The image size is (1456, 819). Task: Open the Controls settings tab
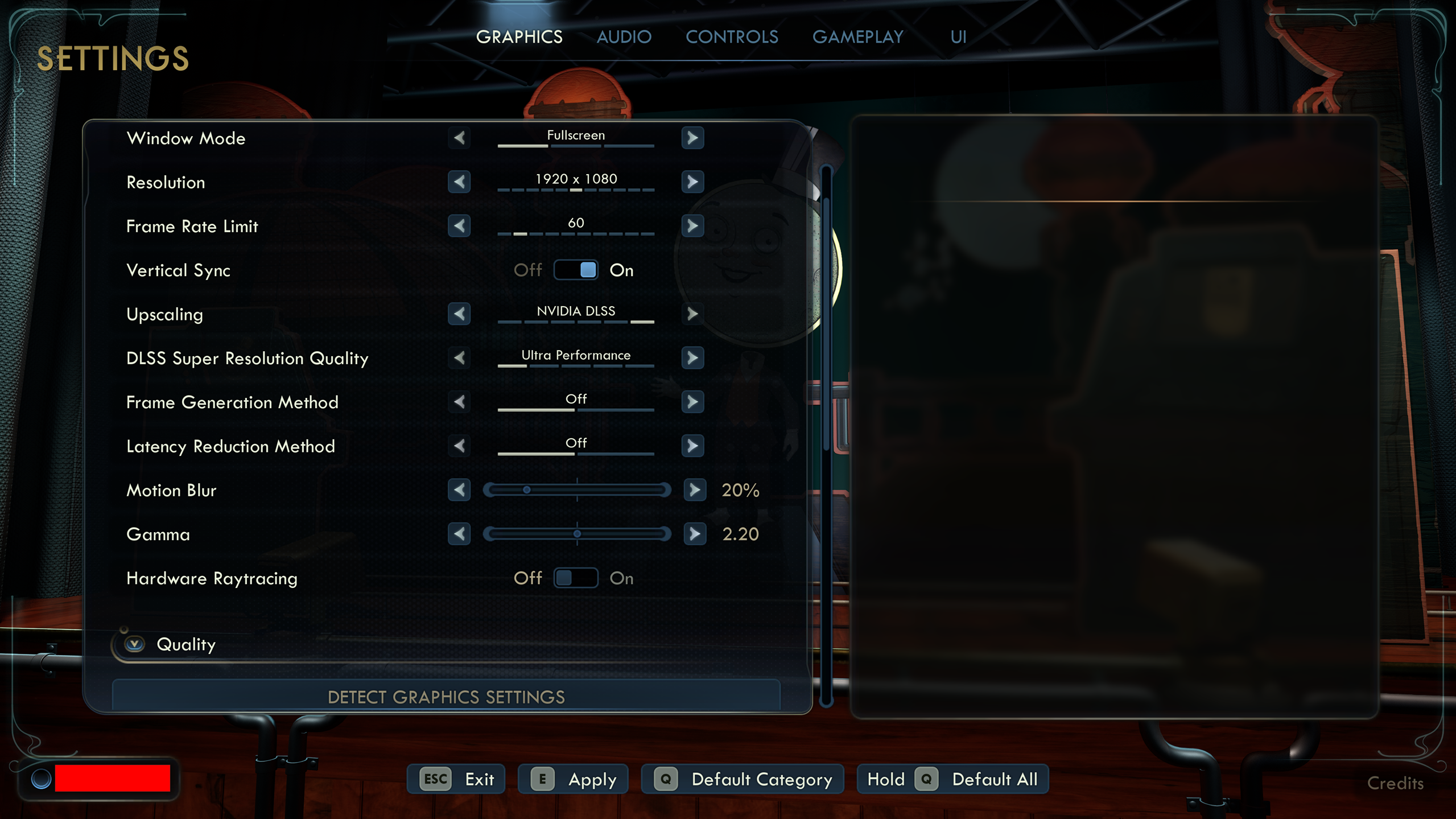pos(731,37)
